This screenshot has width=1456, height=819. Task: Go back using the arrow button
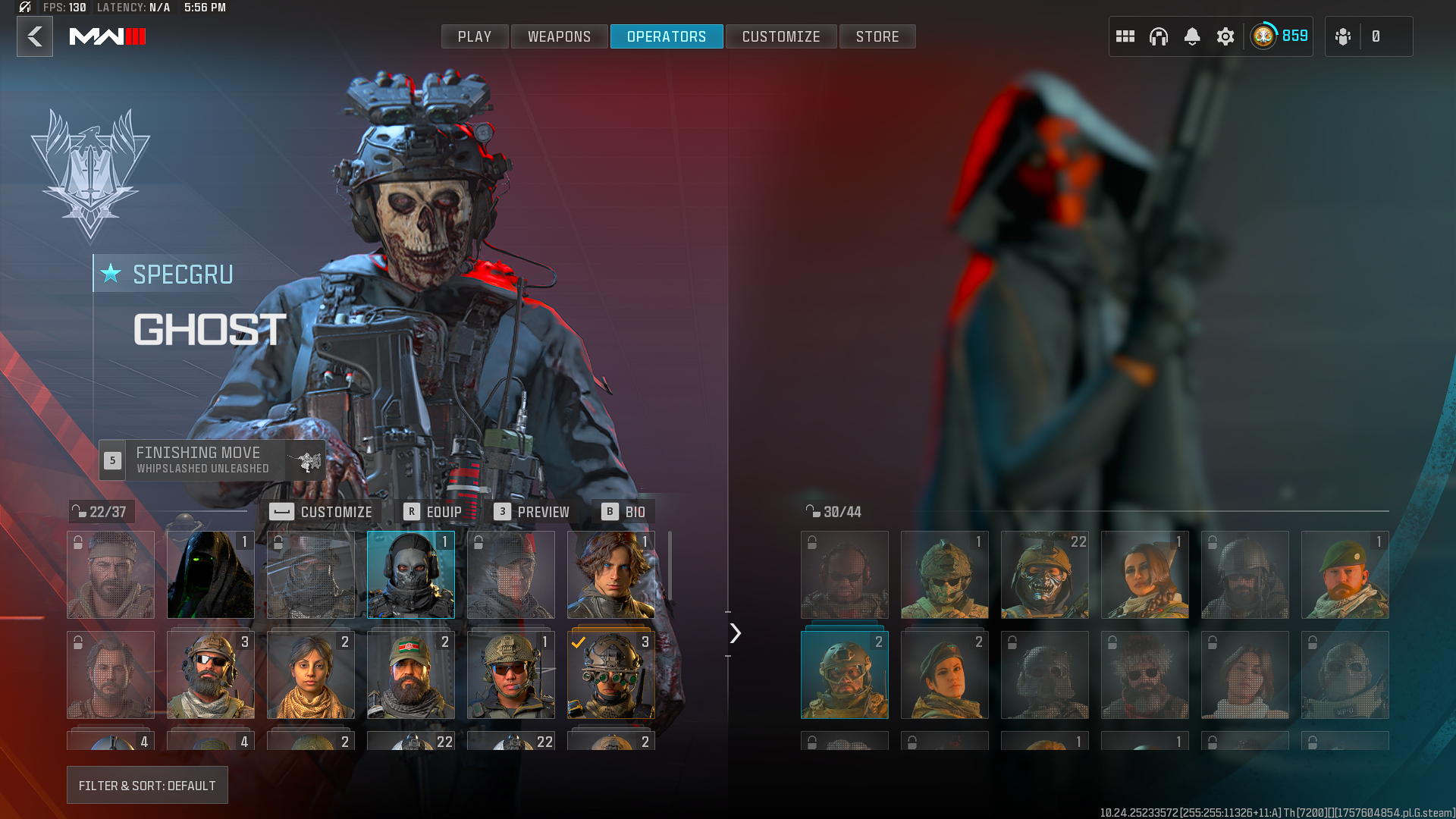coord(35,36)
